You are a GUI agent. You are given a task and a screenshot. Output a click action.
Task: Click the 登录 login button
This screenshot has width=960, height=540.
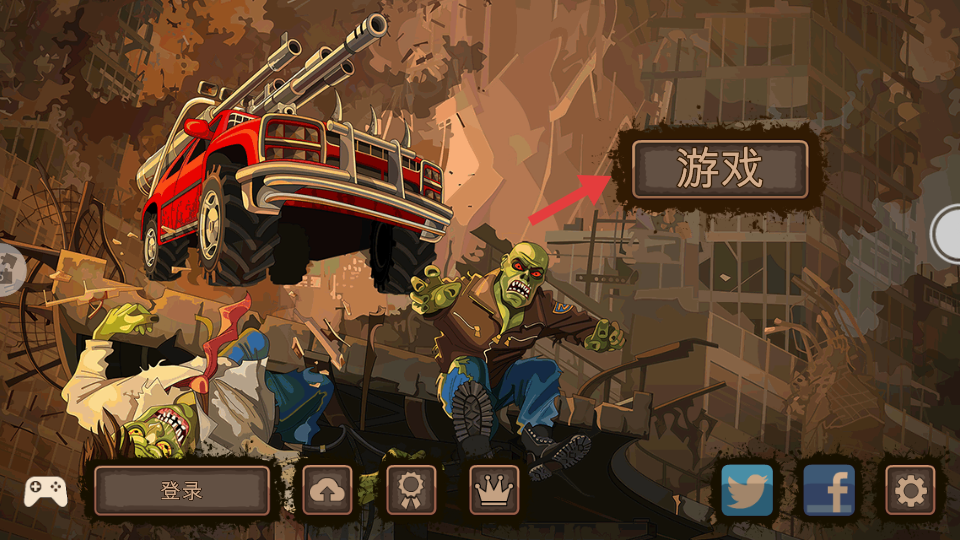[182, 490]
